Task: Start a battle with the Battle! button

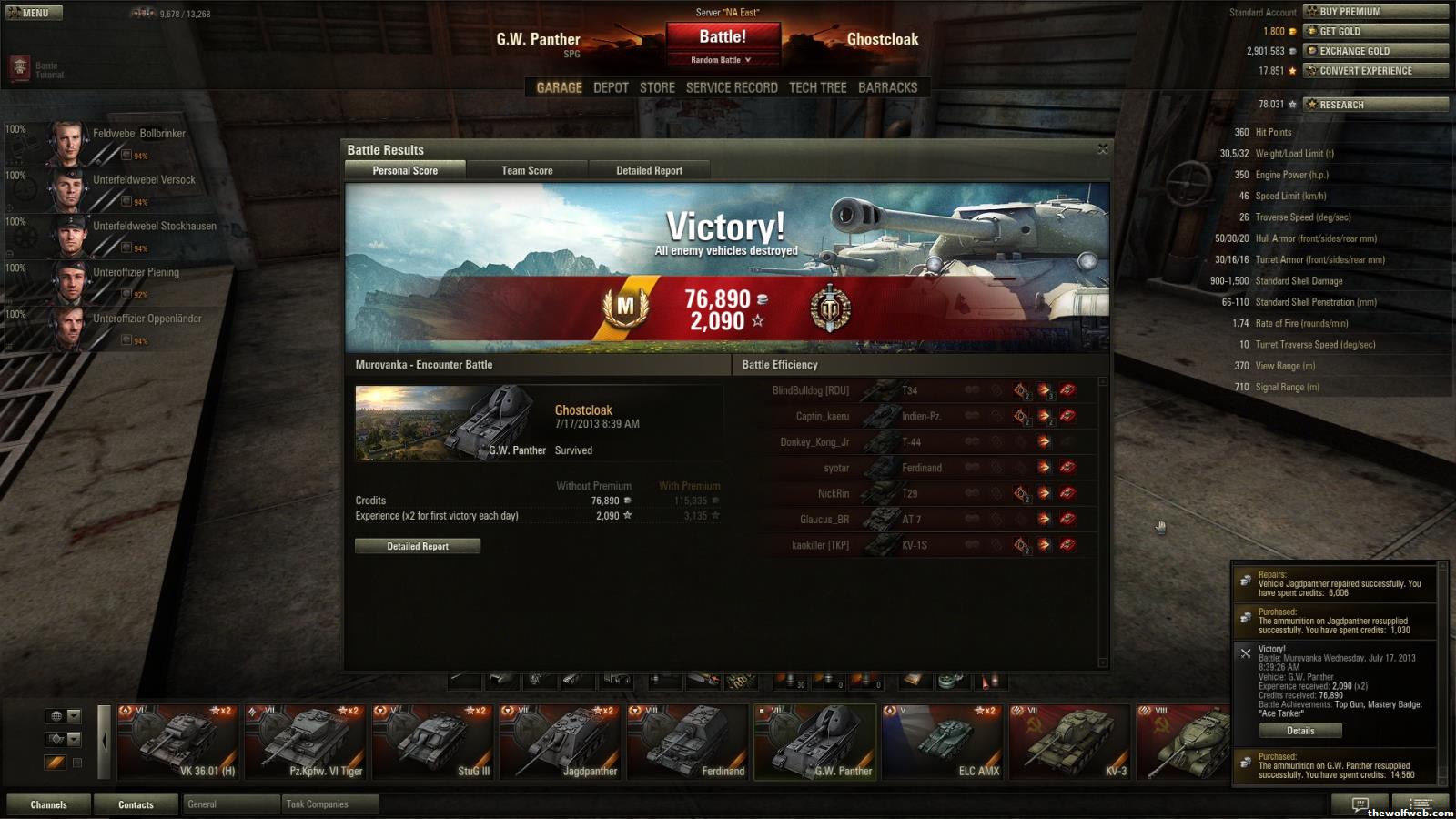Action: tap(723, 37)
